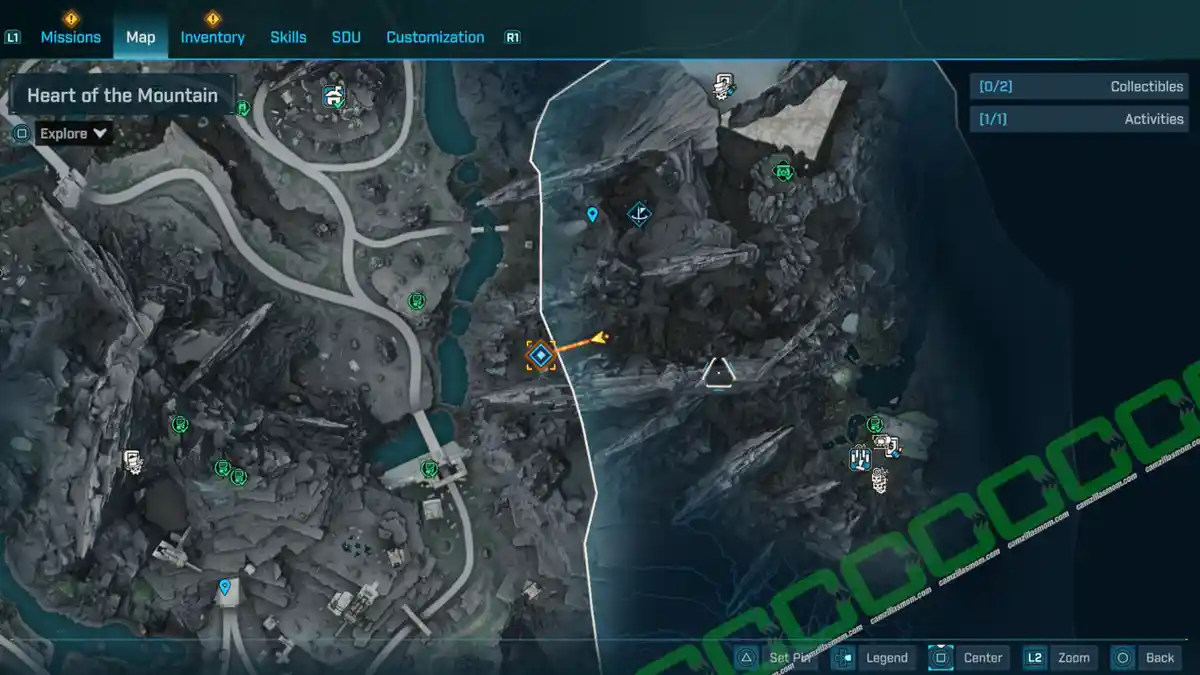Switch to the Missions tab
Screen dimensions: 1200x675
pos(70,37)
